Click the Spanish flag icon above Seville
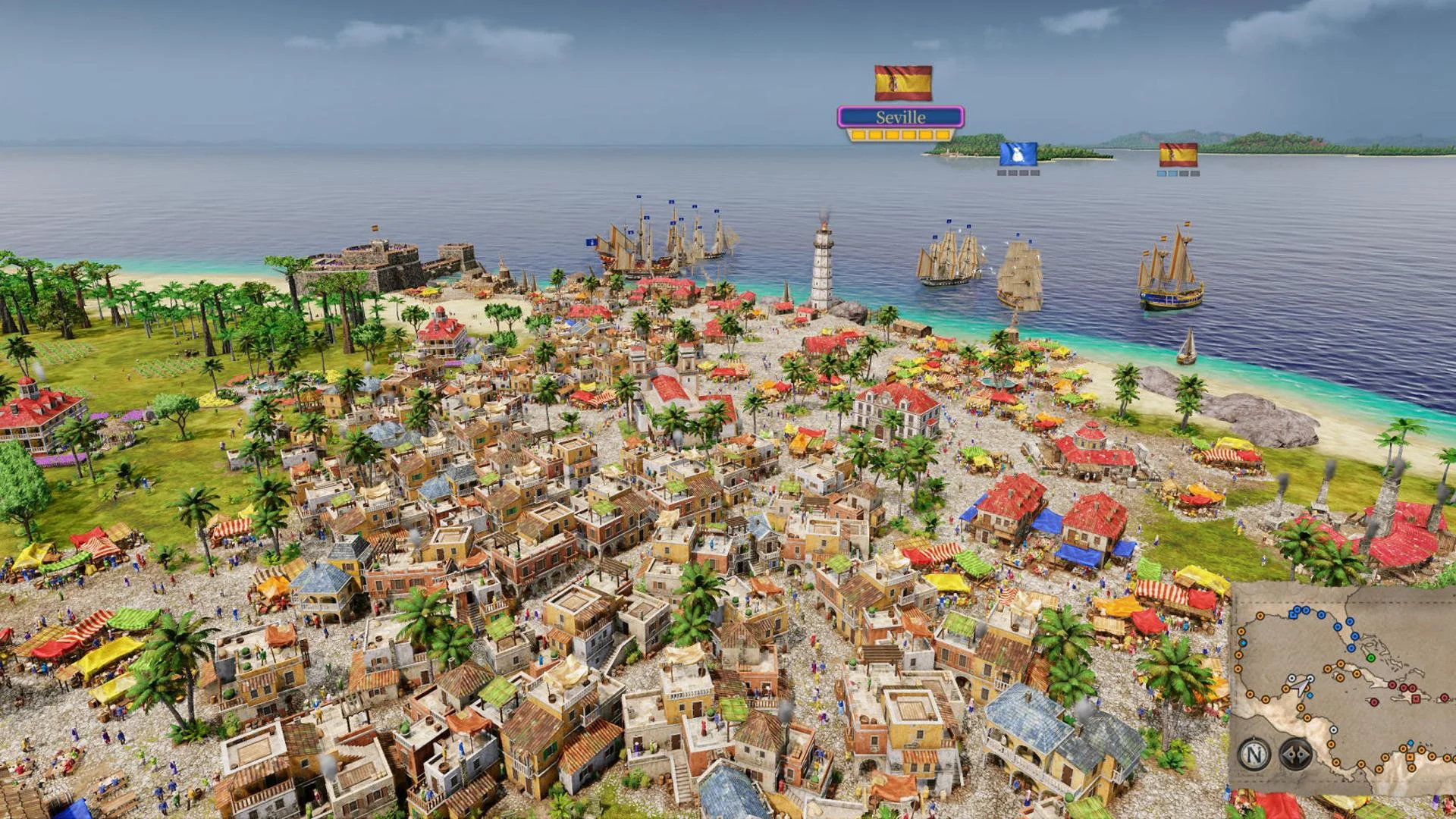This screenshot has height=819, width=1456. pos(902,82)
